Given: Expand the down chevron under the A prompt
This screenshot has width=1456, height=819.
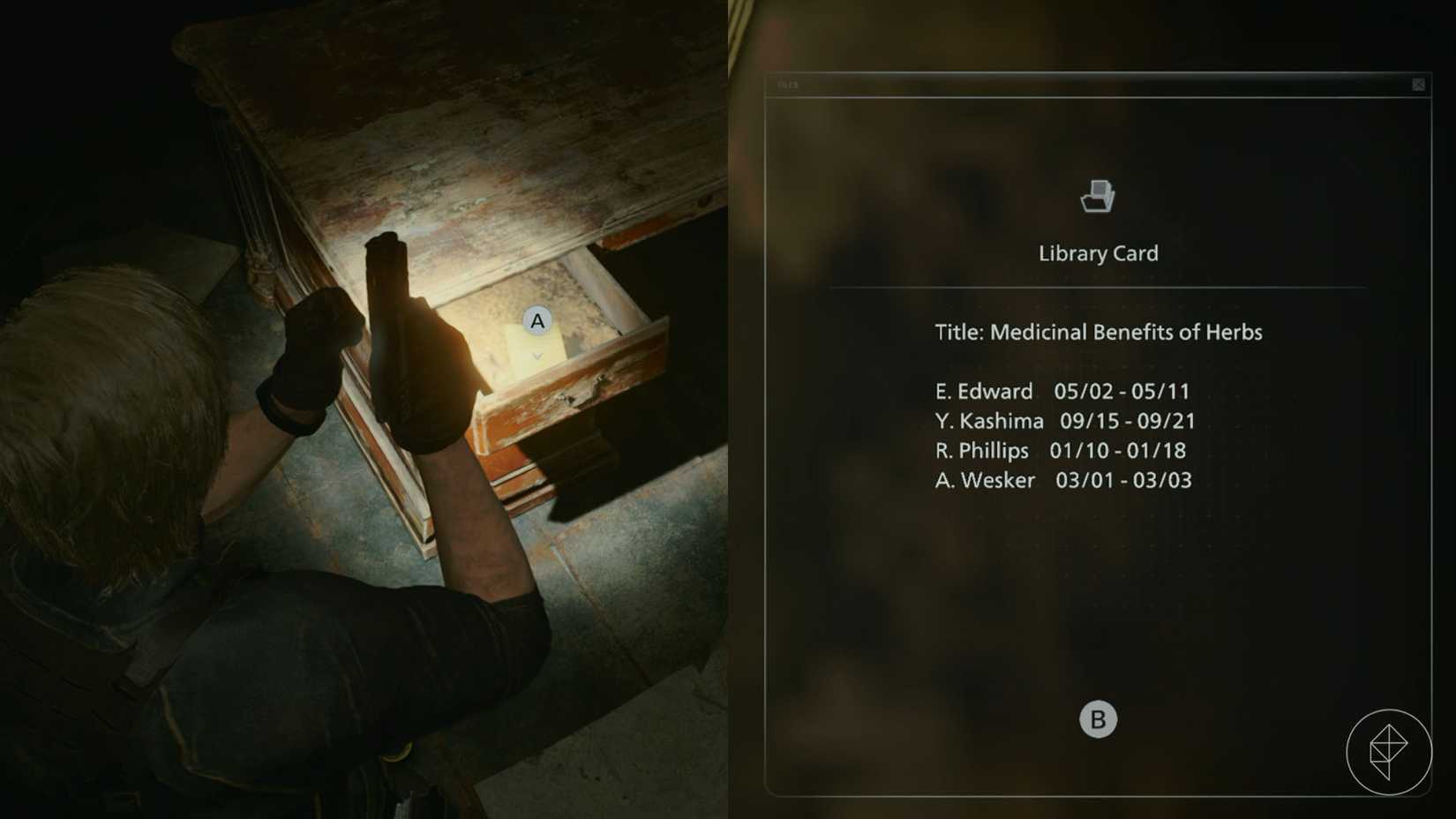Looking at the screenshot, I should [537, 357].
